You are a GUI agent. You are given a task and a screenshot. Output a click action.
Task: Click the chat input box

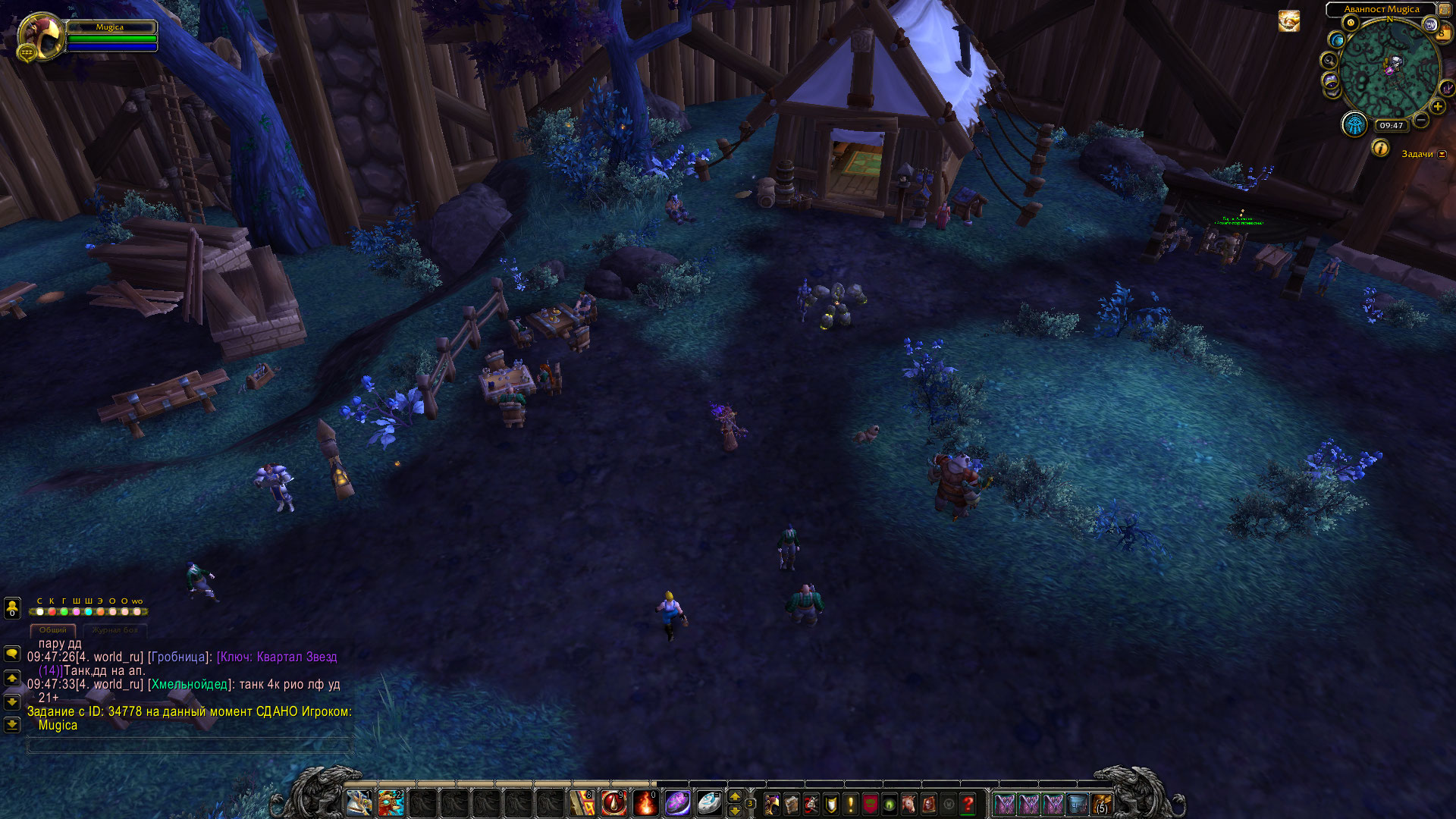pos(190,746)
